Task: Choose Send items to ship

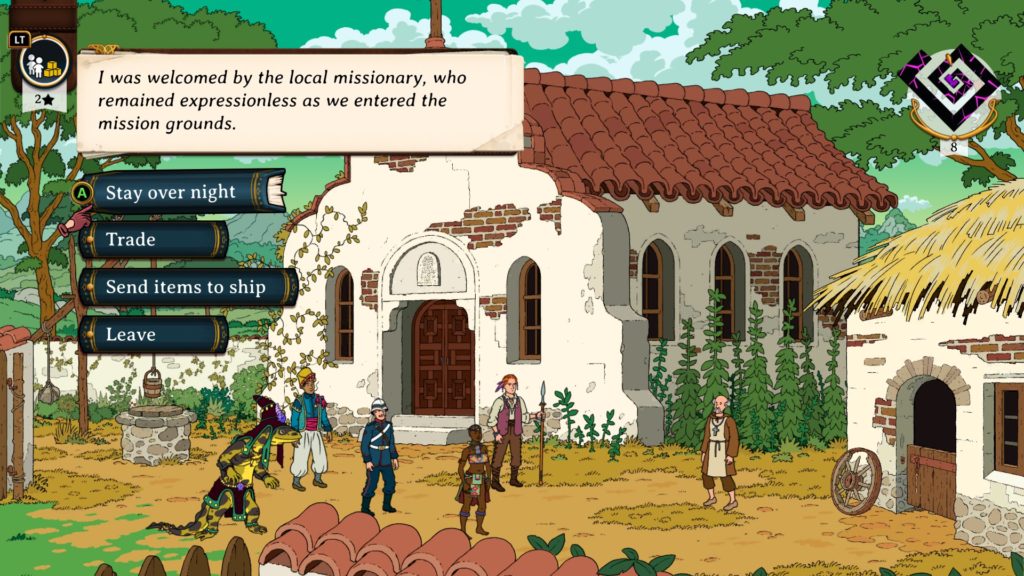Action: 187,287
